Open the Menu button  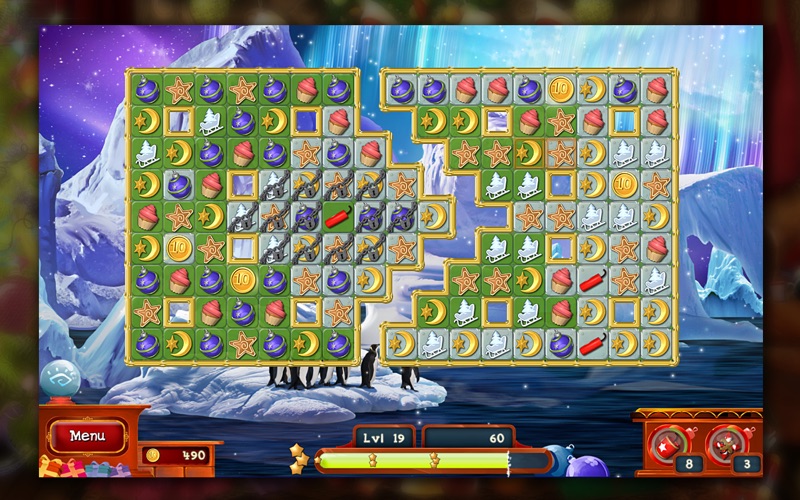click(x=87, y=436)
